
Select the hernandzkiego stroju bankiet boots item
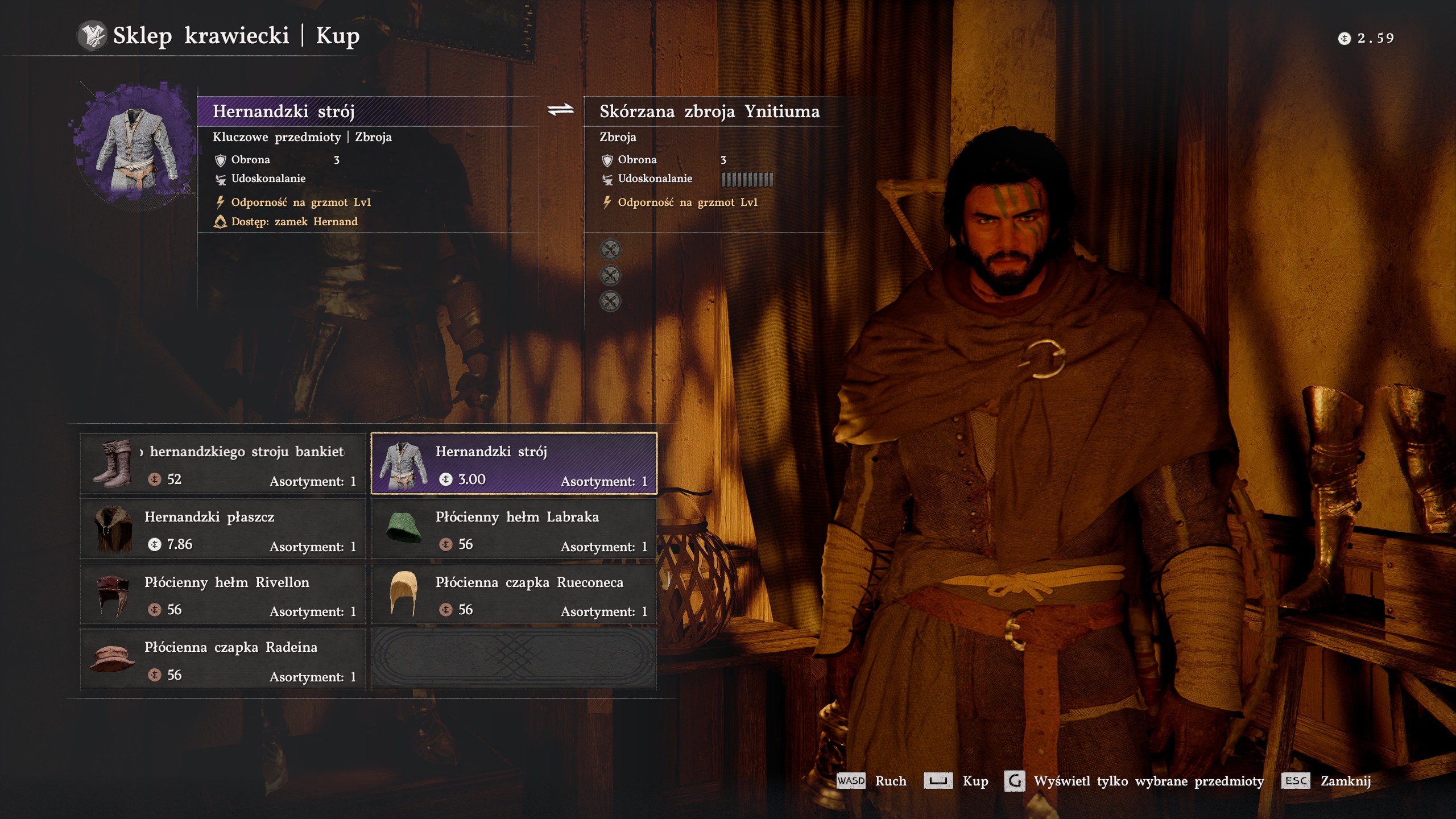(x=222, y=464)
